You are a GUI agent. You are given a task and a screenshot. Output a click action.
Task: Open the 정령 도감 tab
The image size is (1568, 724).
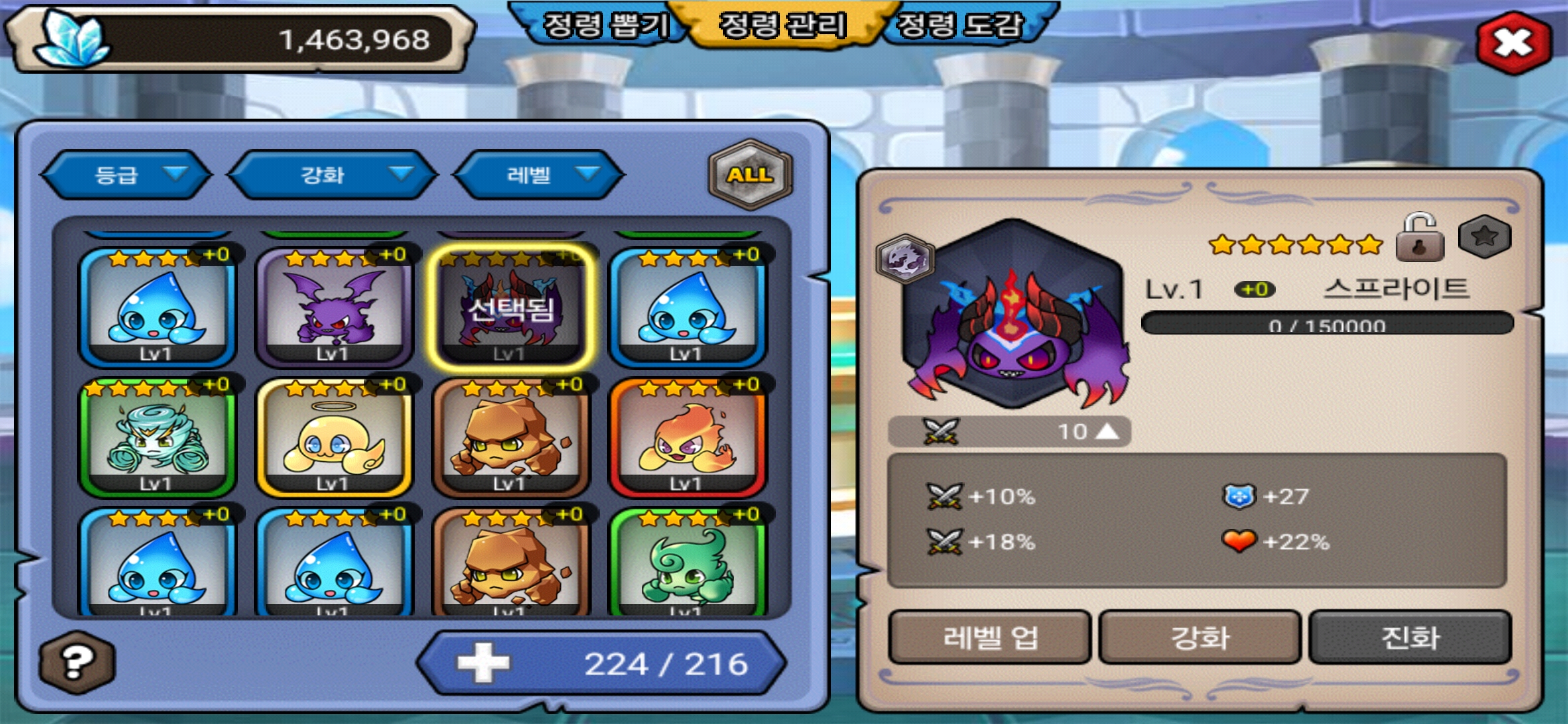[960, 25]
